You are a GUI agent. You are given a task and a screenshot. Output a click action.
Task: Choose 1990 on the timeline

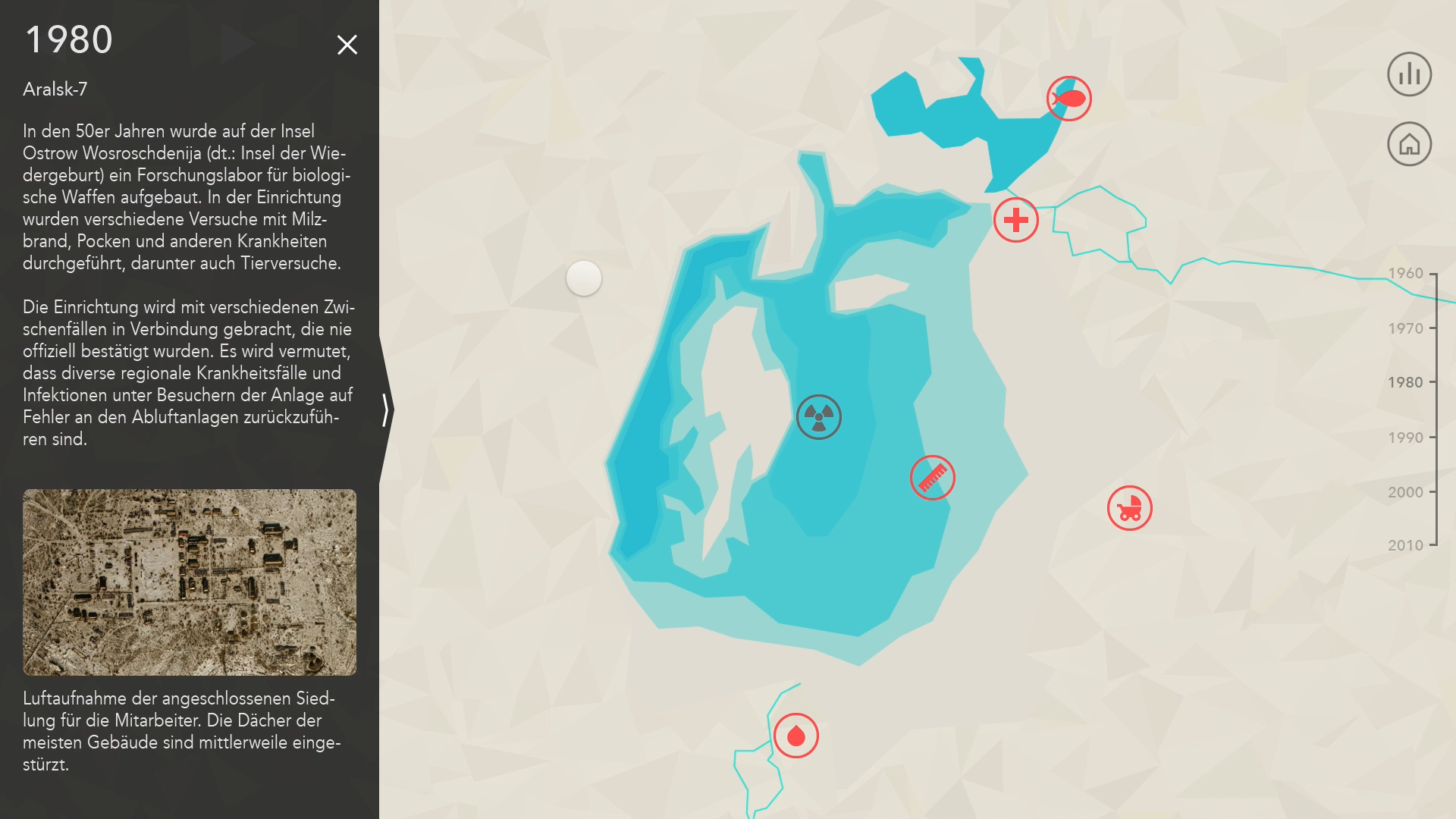pos(1406,438)
